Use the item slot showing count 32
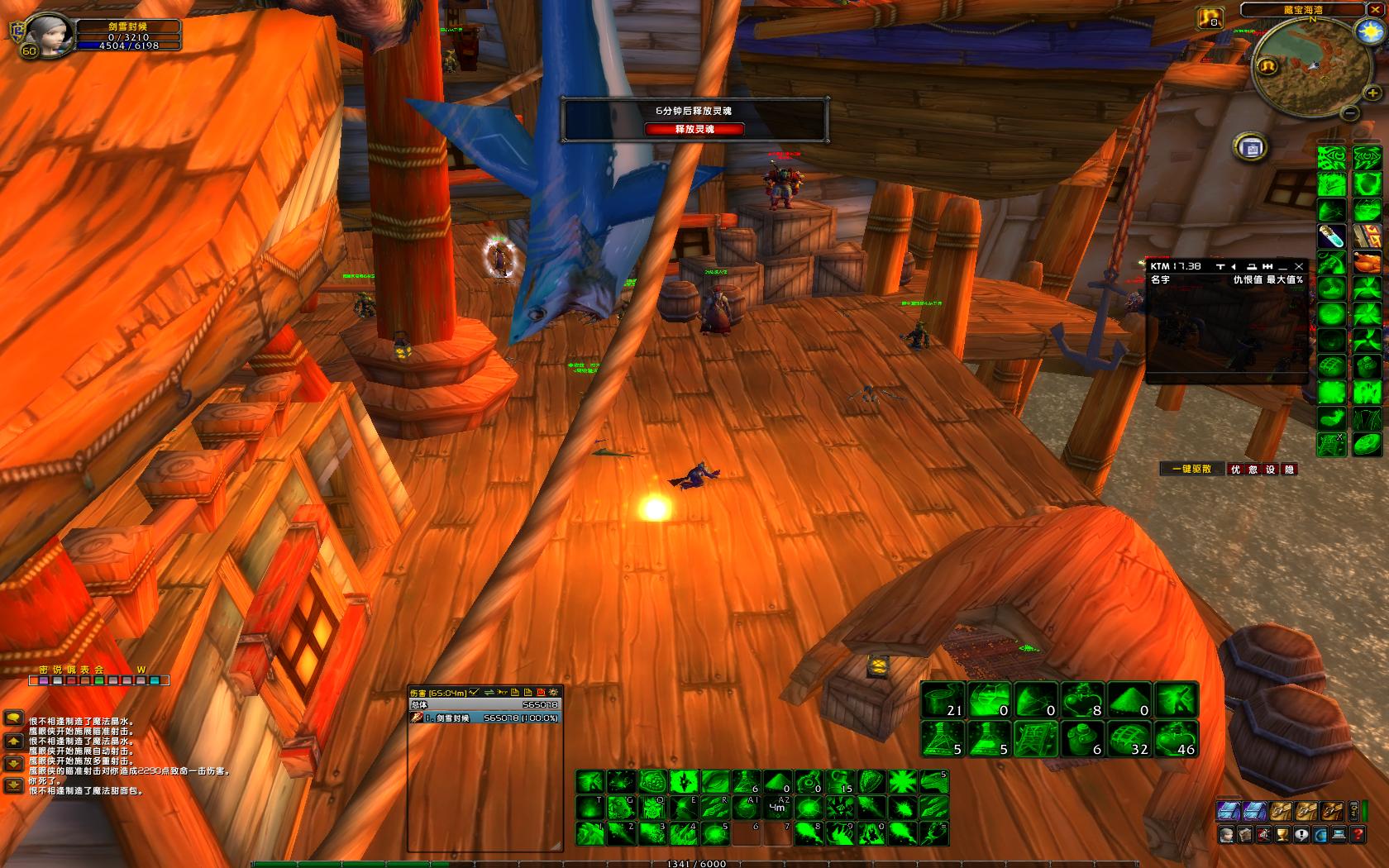Image resolution: width=1389 pixels, height=868 pixels. (1129, 738)
